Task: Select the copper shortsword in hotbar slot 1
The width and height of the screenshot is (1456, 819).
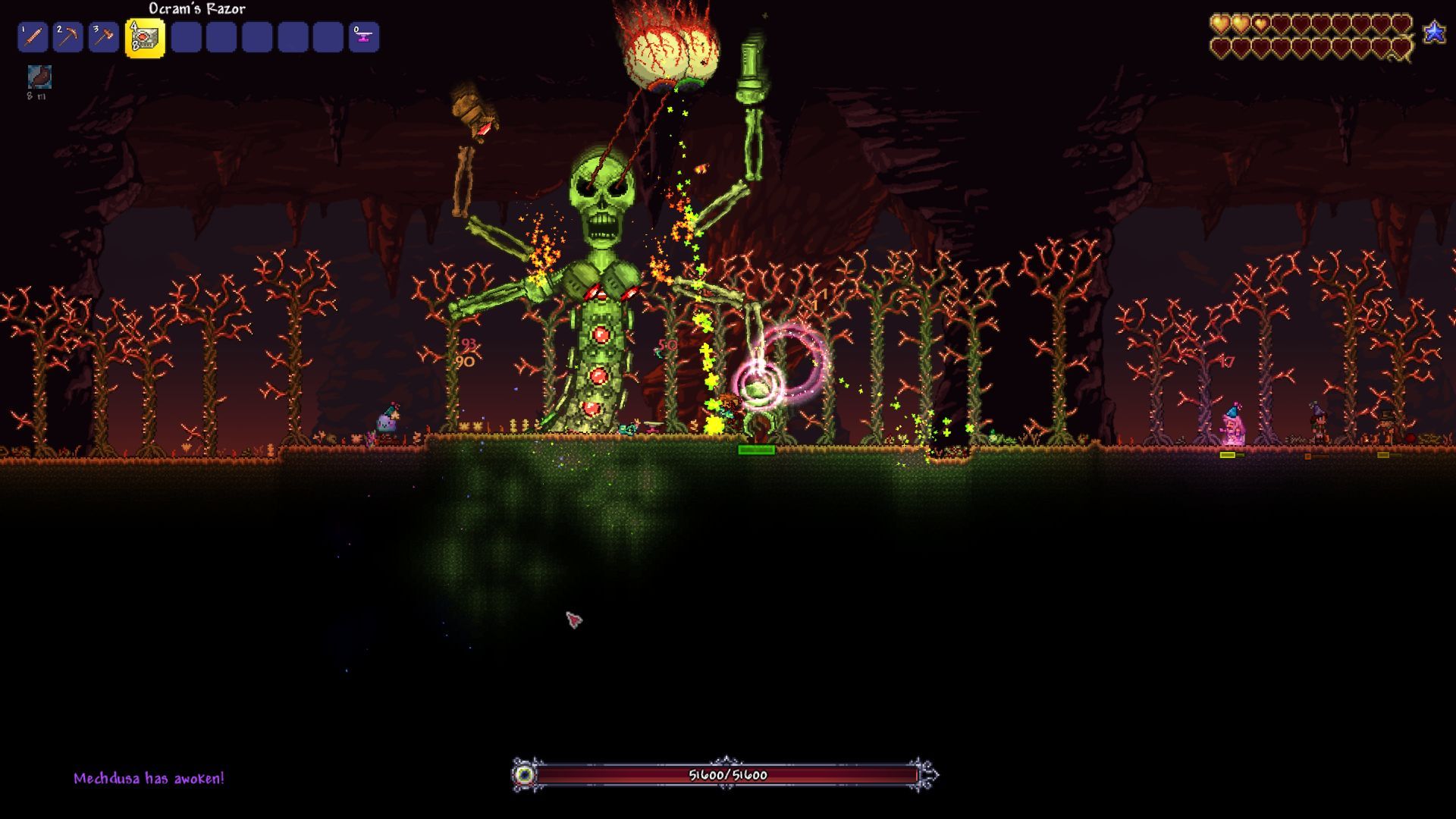Action: click(33, 37)
